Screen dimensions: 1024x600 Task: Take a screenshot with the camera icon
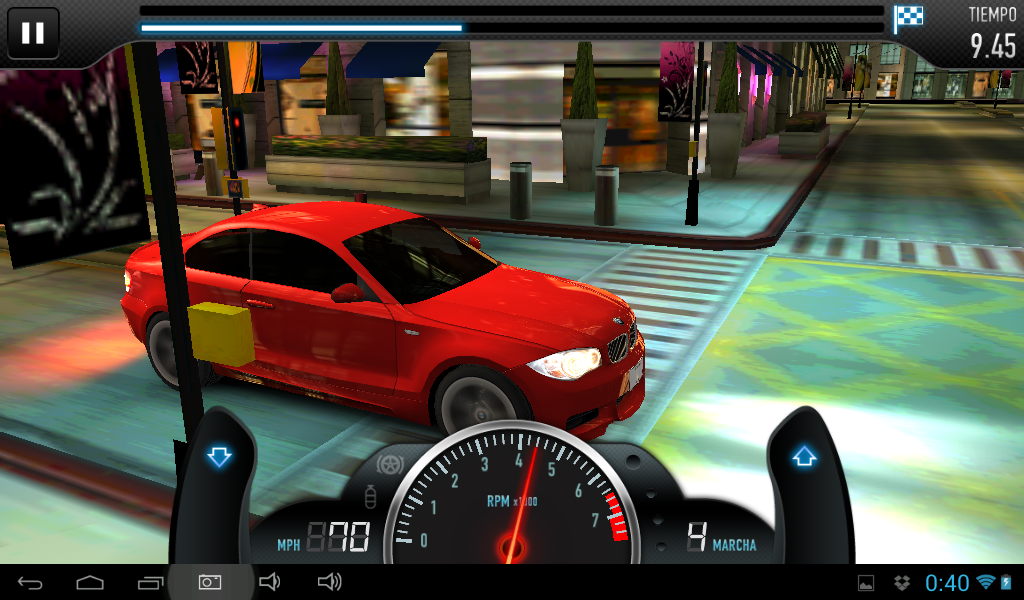pos(209,582)
